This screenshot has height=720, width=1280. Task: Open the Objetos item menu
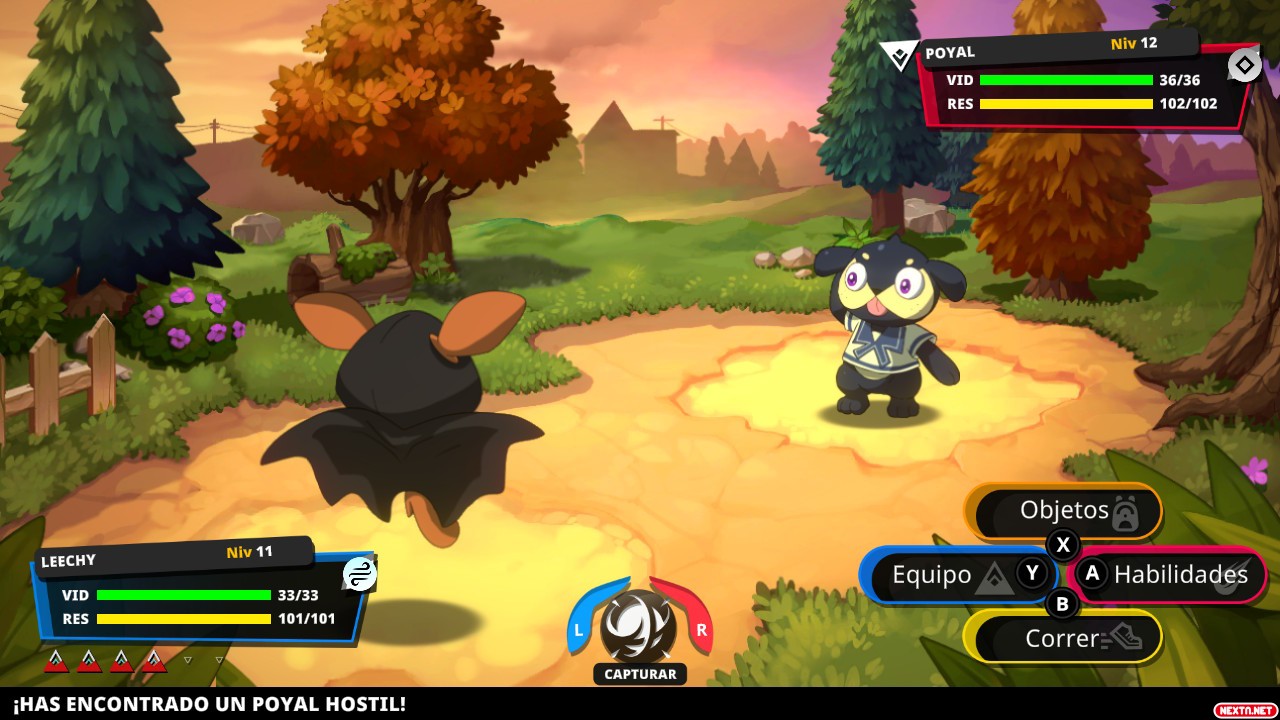point(1064,511)
